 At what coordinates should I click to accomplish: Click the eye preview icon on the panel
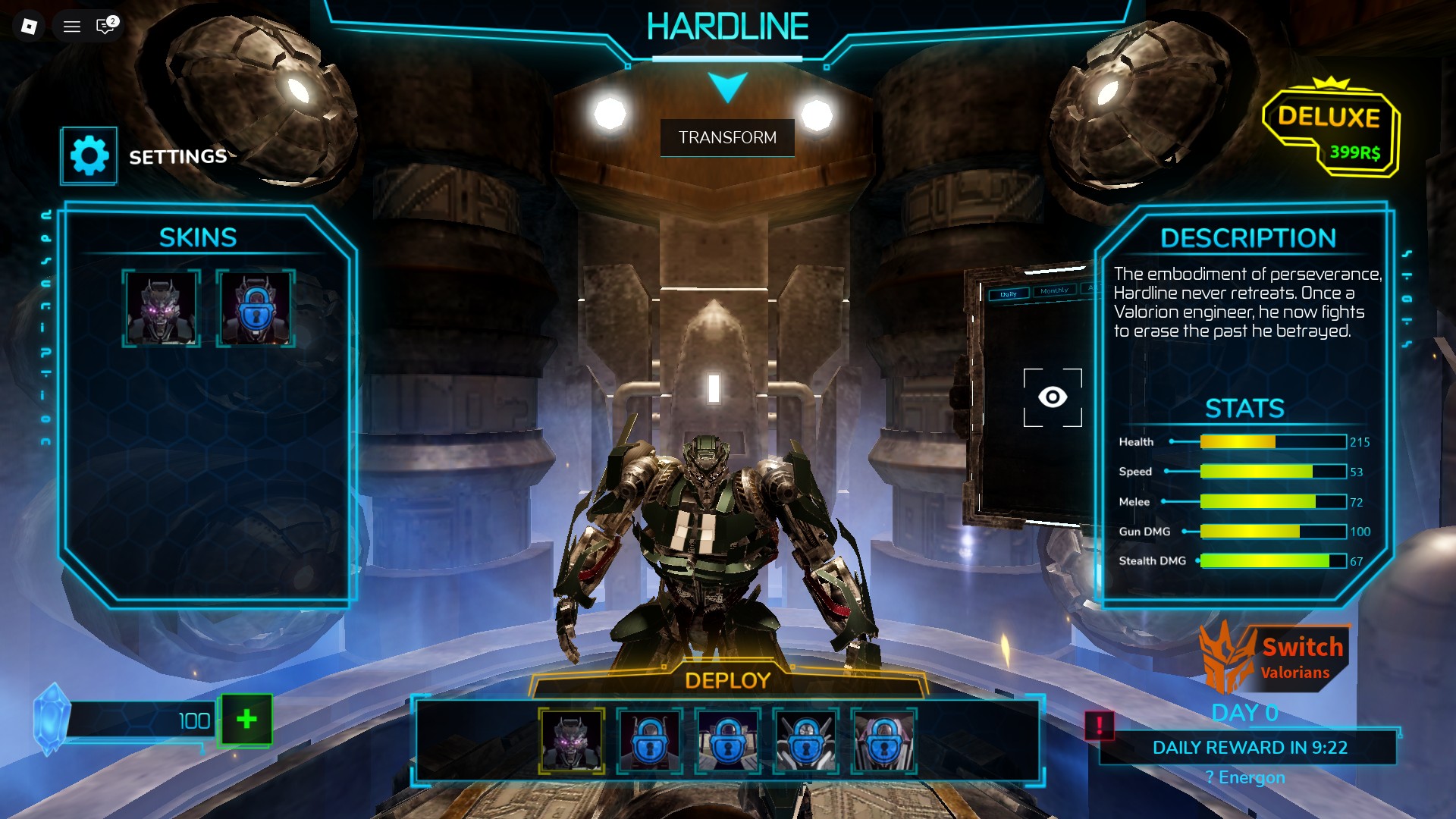pos(1053,395)
